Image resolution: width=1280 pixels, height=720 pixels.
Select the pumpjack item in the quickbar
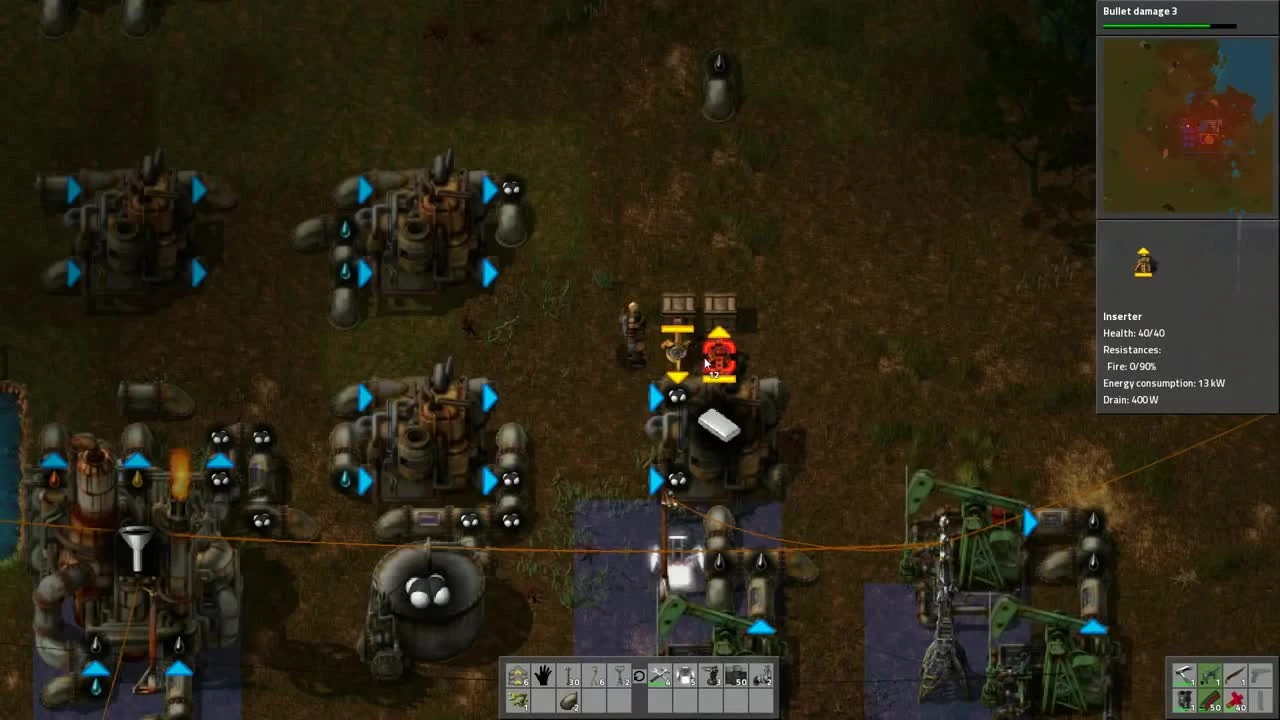762,675
